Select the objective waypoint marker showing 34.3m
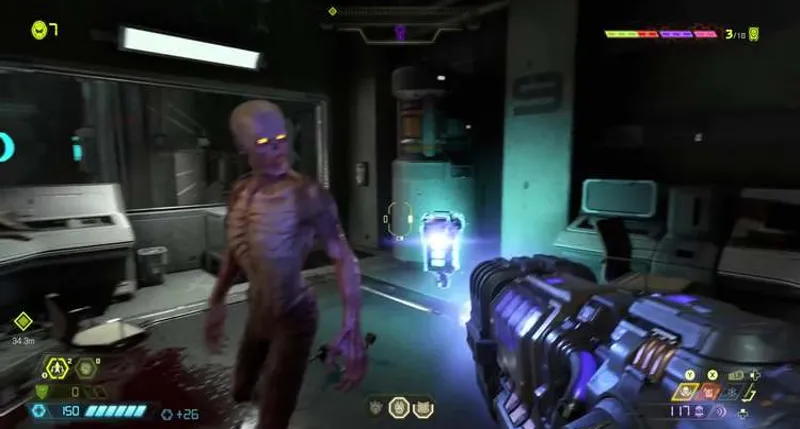This screenshot has height=429, width=800. 23,322
